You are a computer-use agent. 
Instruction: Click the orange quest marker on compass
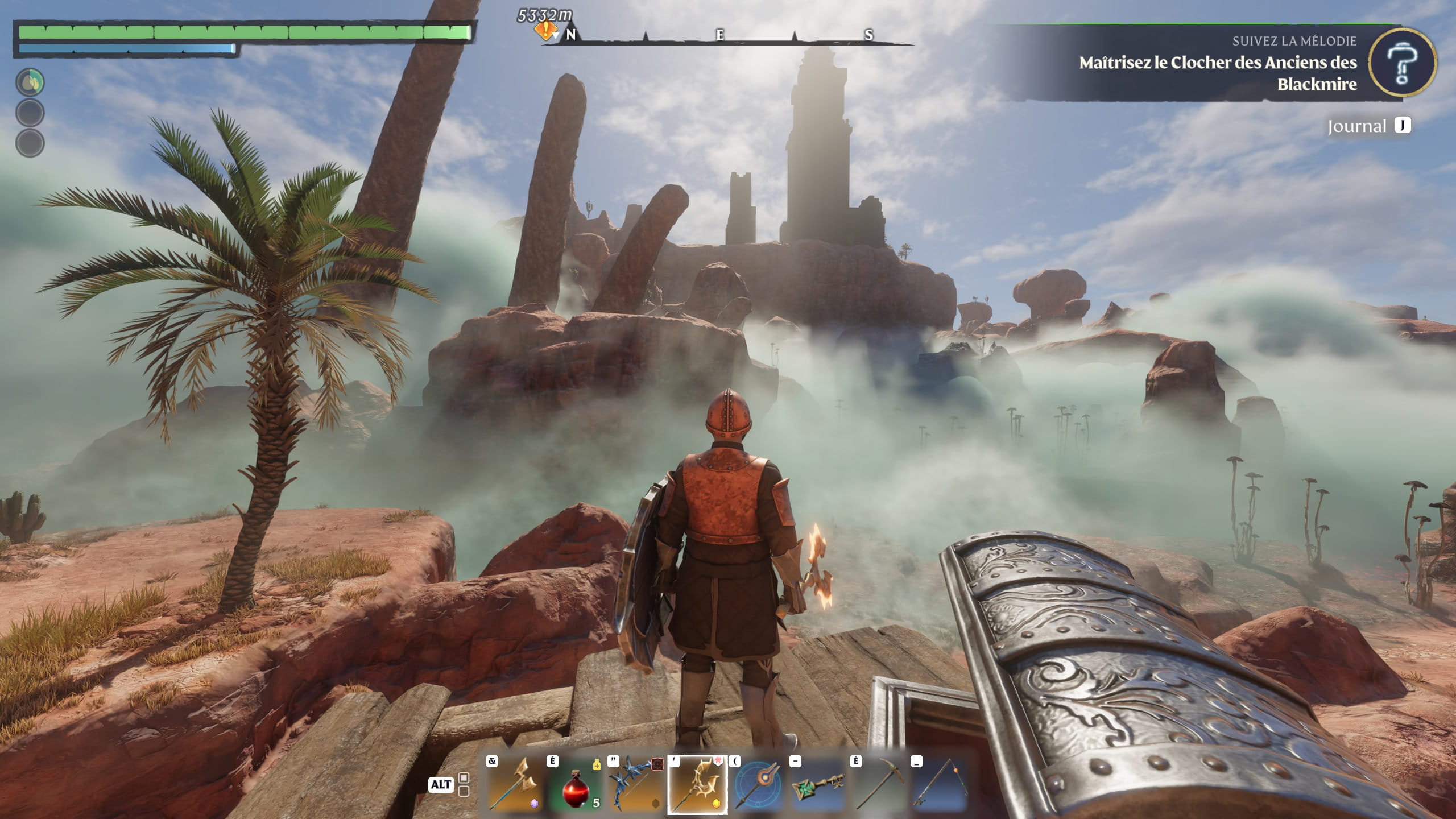(x=545, y=30)
